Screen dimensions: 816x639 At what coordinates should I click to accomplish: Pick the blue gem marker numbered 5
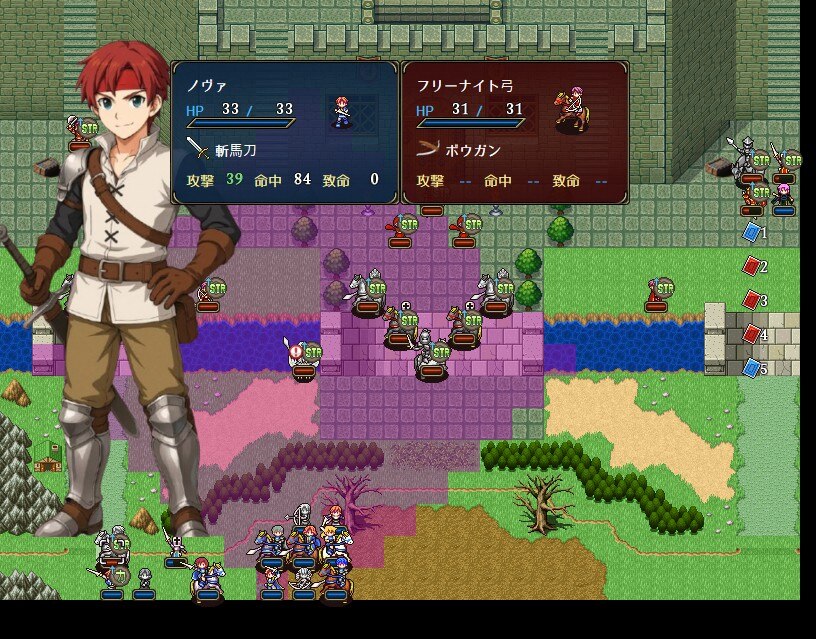tap(751, 367)
